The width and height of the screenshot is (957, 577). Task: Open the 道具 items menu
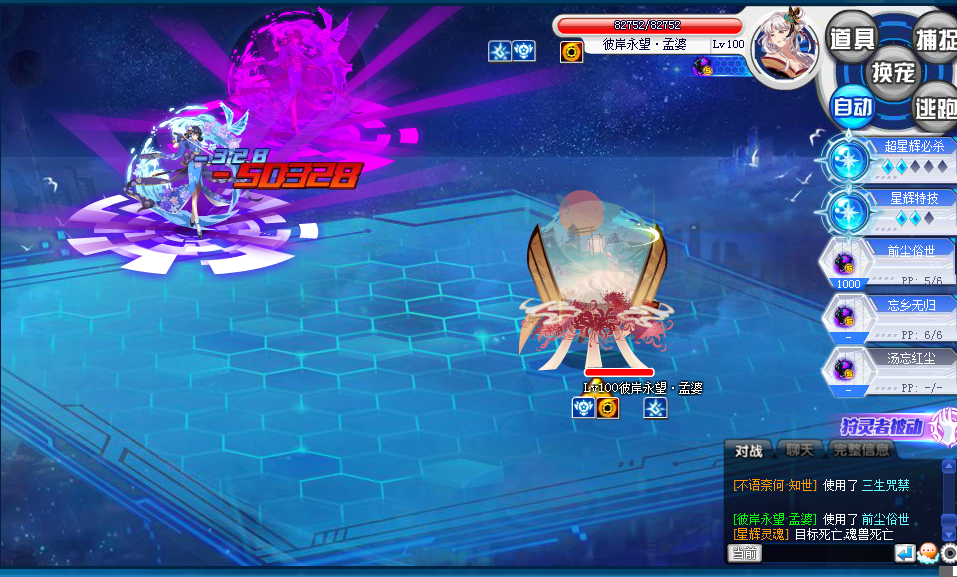(852, 39)
